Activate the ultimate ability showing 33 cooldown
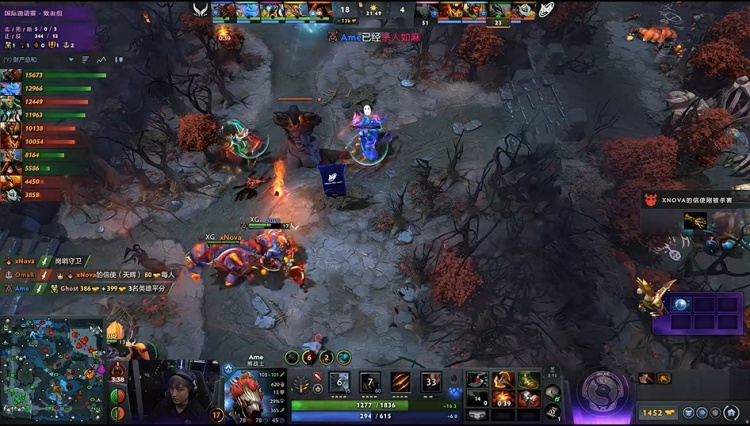Viewport: 750px width, 426px height. [431, 382]
